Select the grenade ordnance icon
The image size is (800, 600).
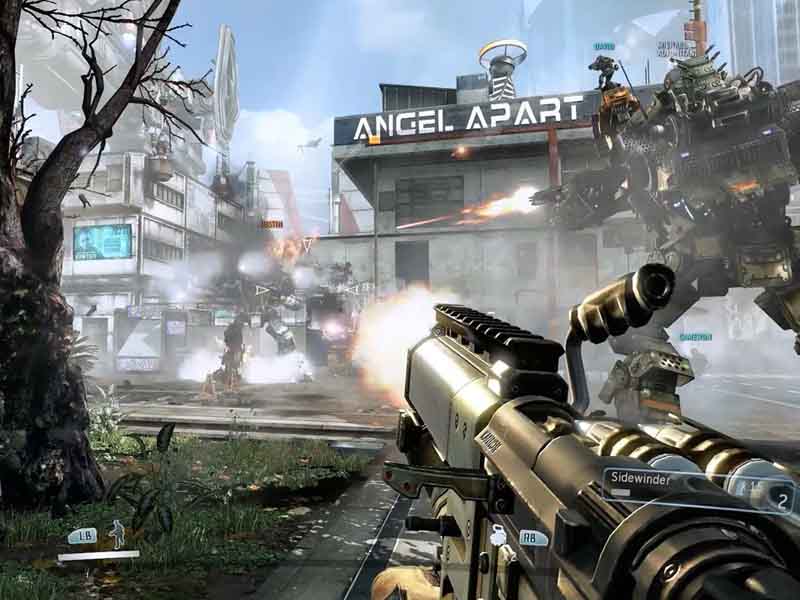click(498, 536)
